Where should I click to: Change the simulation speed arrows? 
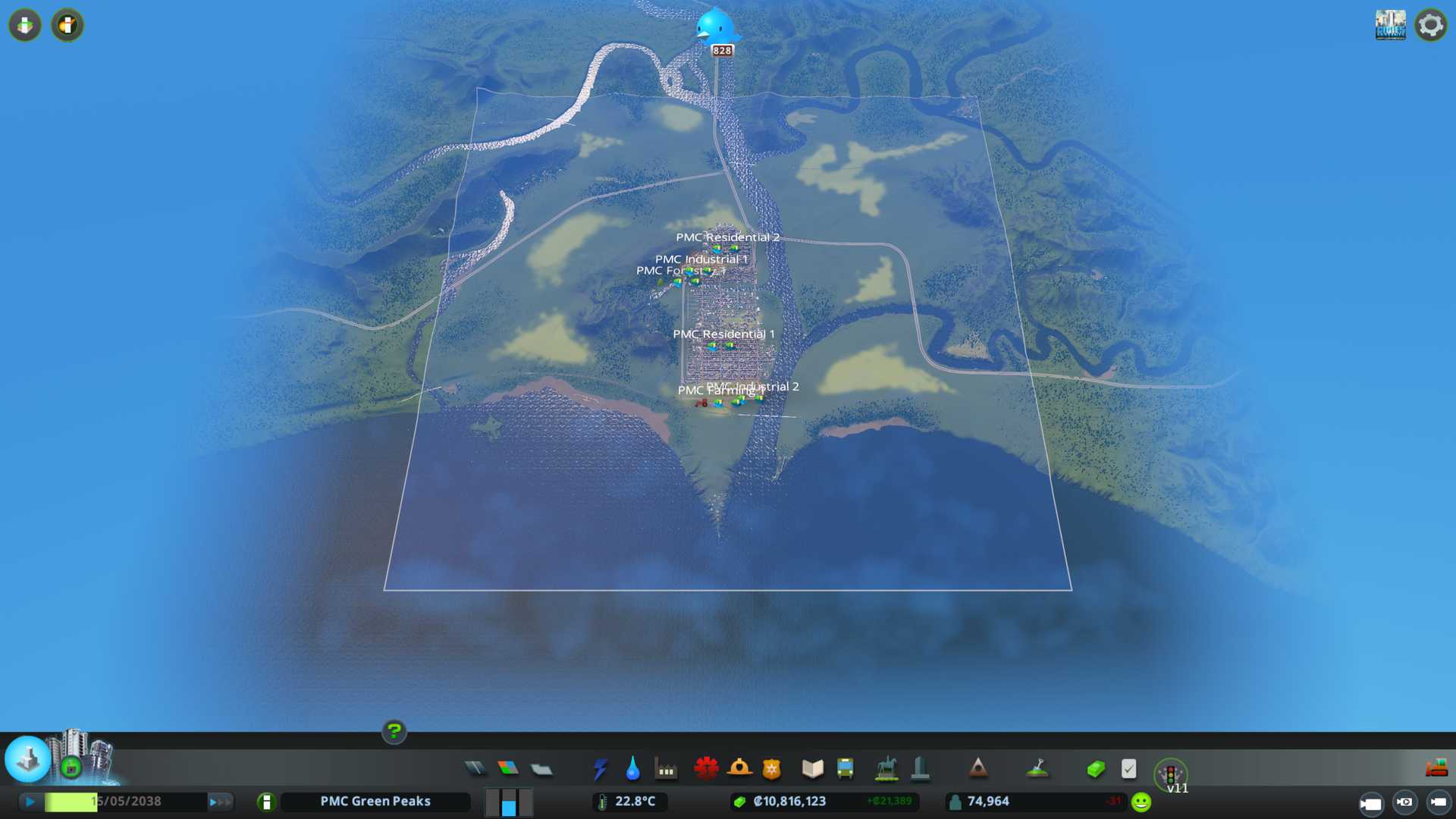tap(219, 802)
